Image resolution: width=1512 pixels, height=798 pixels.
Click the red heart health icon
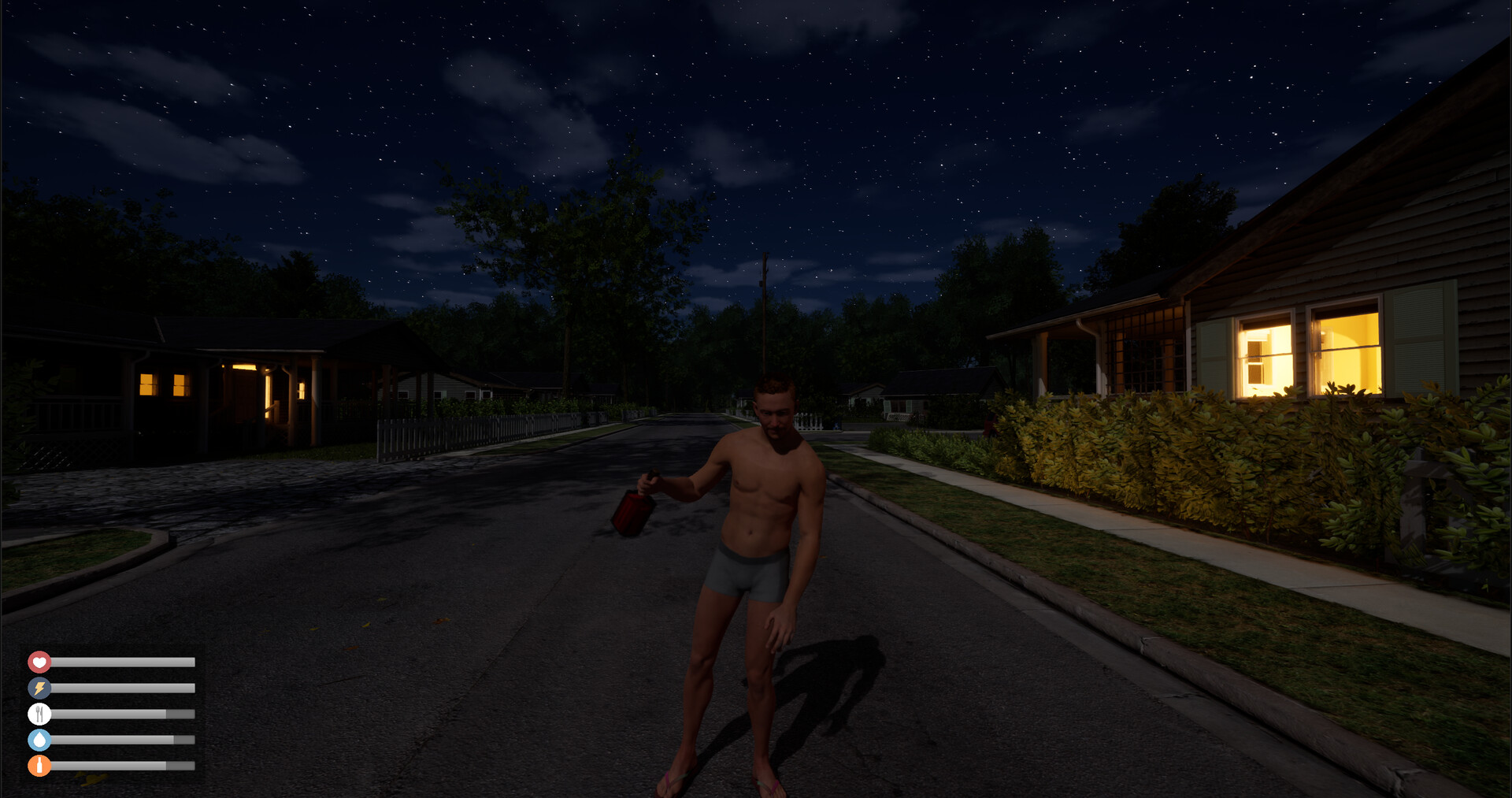pyautogui.click(x=39, y=661)
